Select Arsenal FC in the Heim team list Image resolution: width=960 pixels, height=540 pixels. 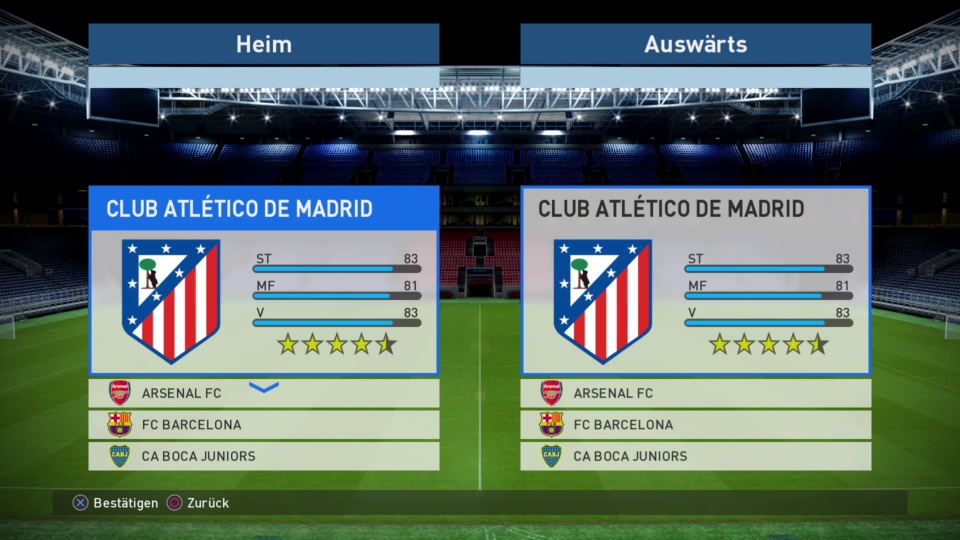click(x=264, y=394)
